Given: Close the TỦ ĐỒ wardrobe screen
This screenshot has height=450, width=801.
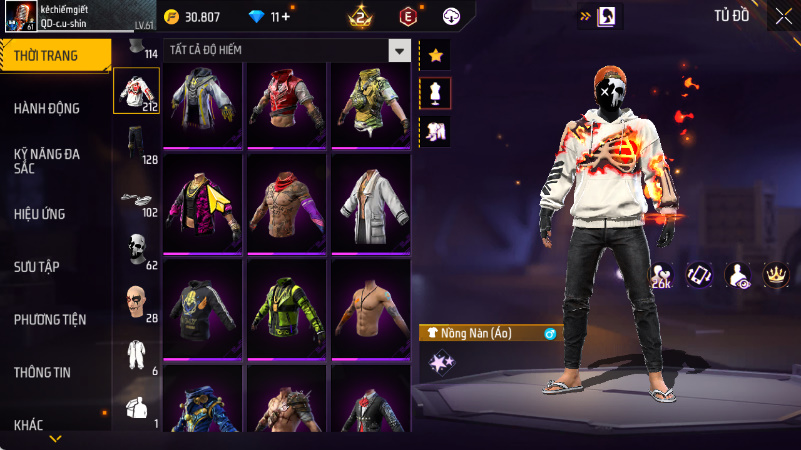Looking at the screenshot, I should pyautogui.click(x=783, y=15).
